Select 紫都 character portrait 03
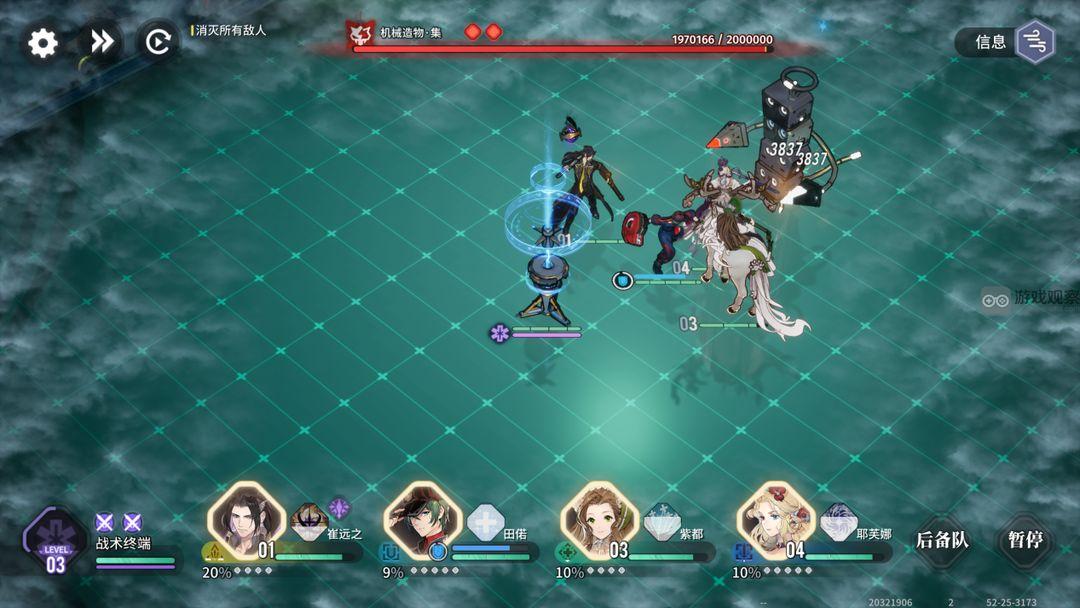The height and width of the screenshot is (608, 1080). coord(599,519)
